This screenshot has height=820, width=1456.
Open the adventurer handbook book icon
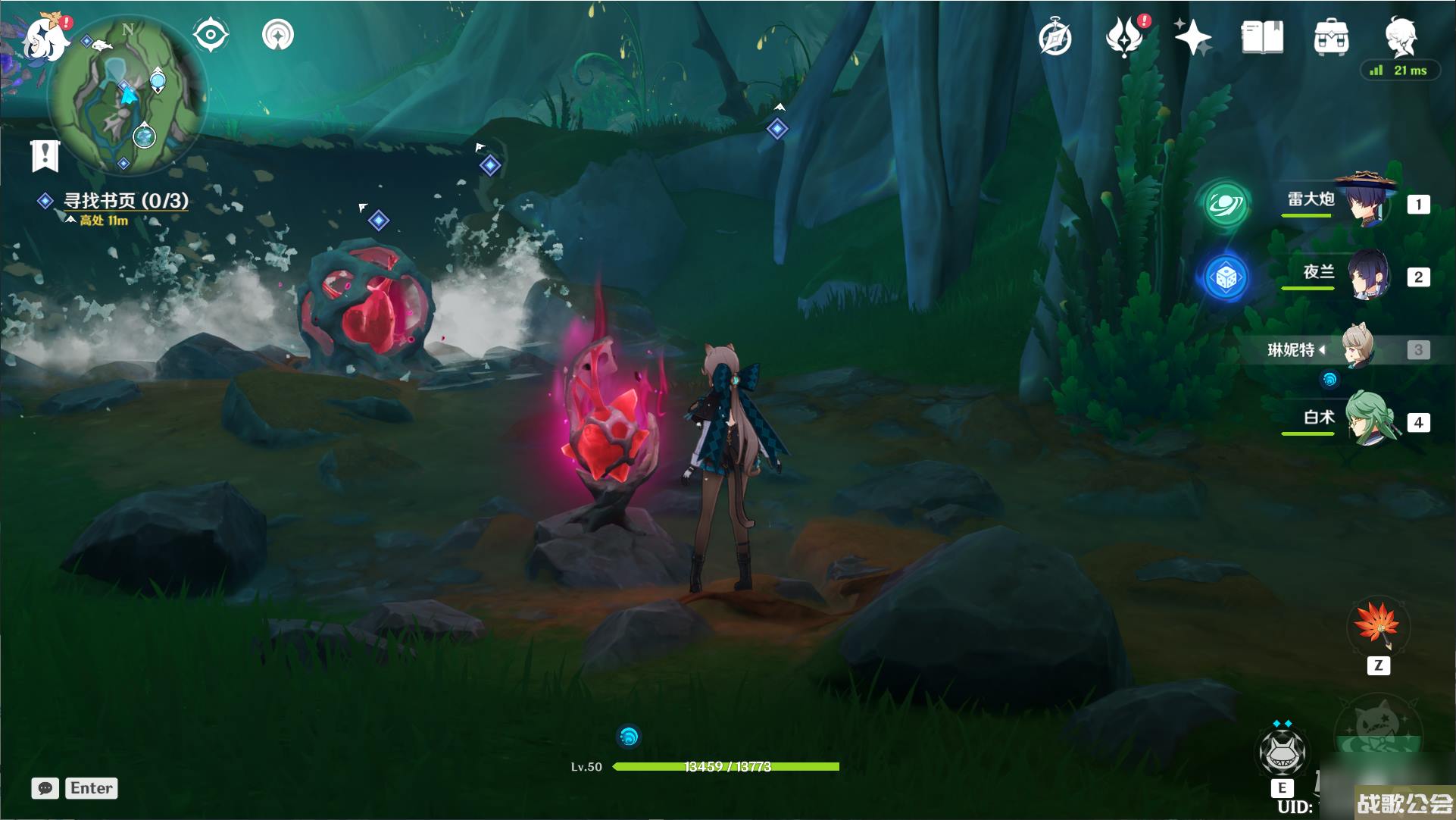point(1262,36)
